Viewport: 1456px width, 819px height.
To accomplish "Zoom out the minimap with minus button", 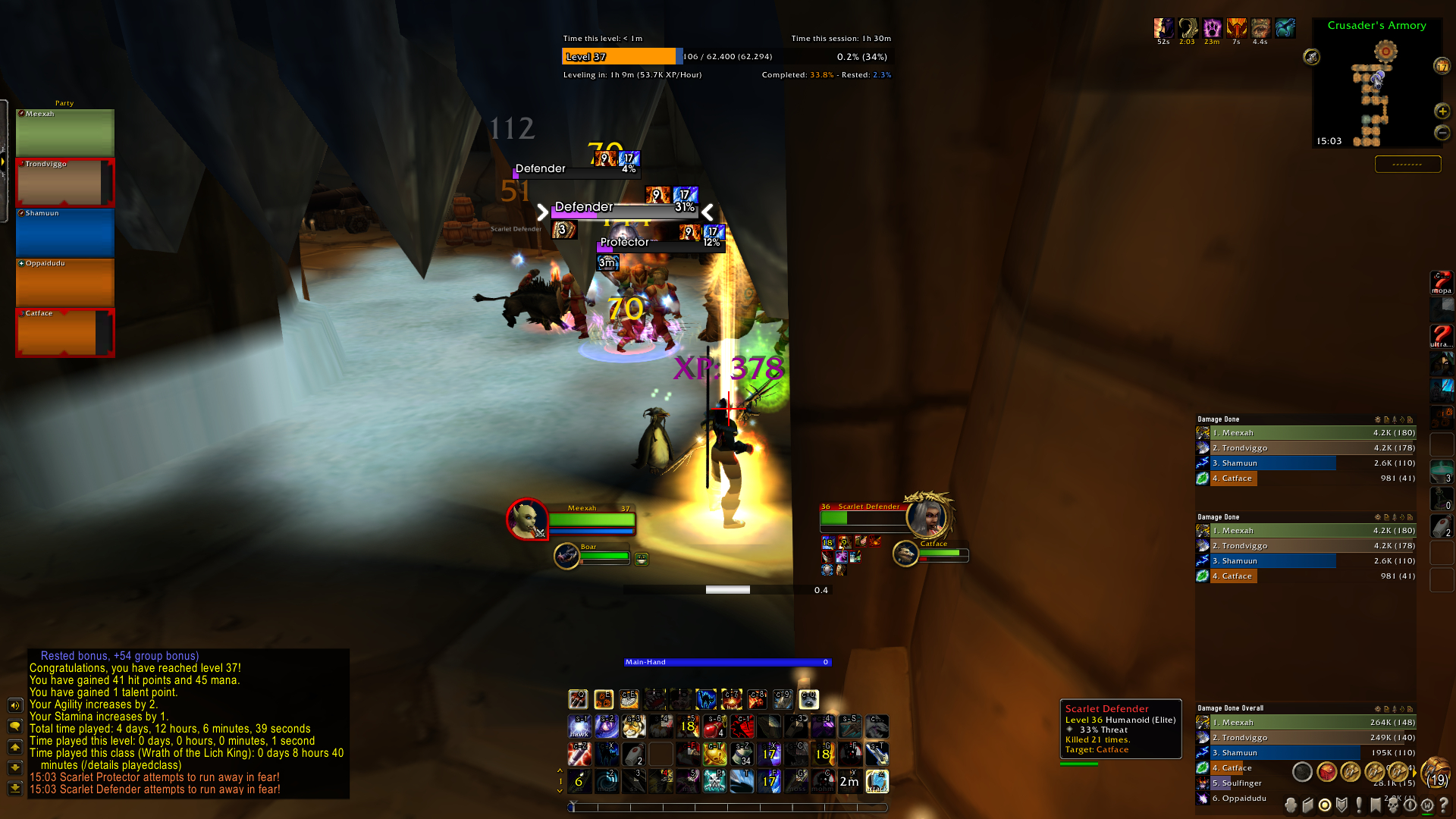I will click(1442, 133).
